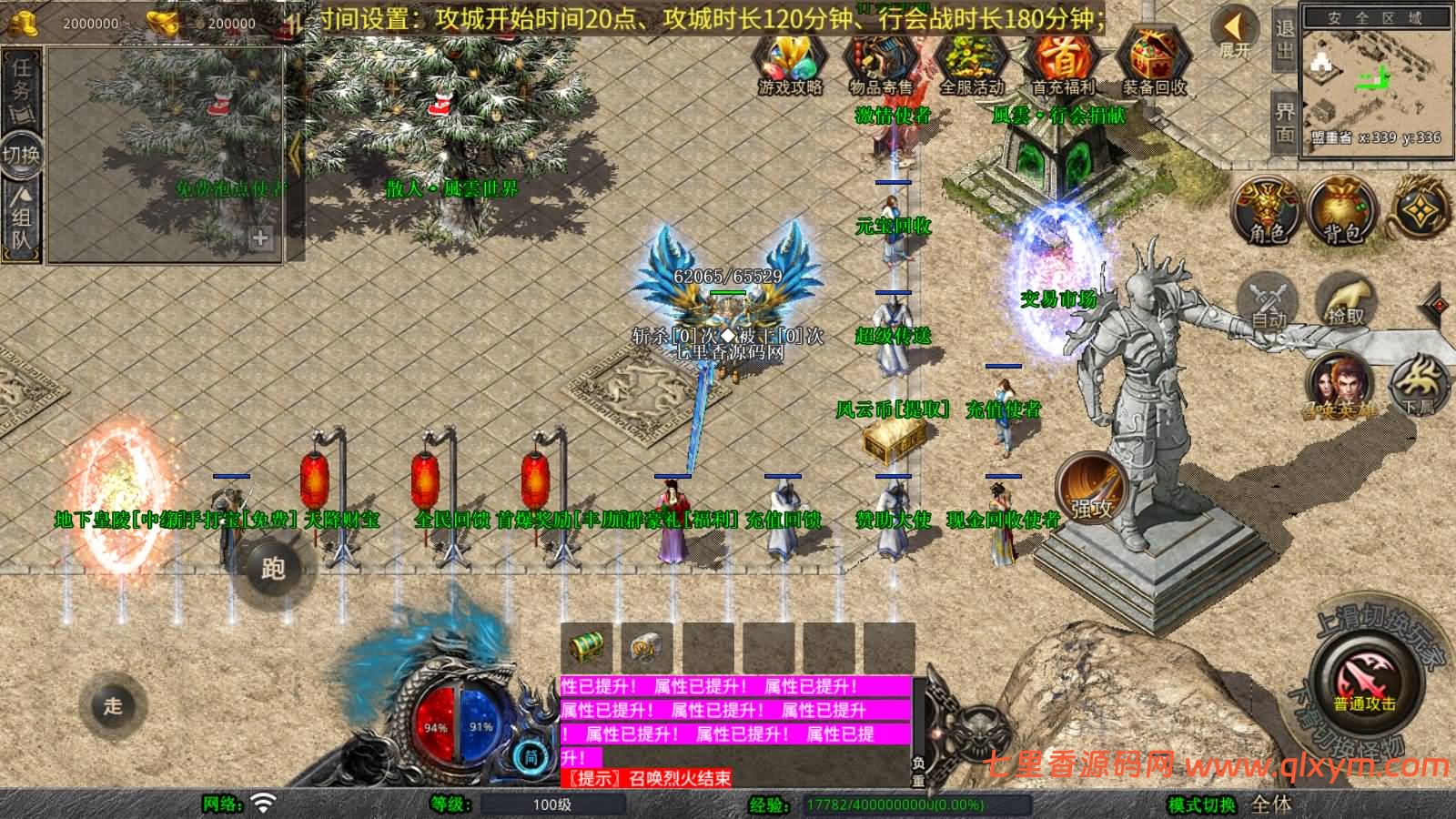Tap the 普通攻击 normal attack button
This screenshot has height=819, width=1456.
[1364, 685]
